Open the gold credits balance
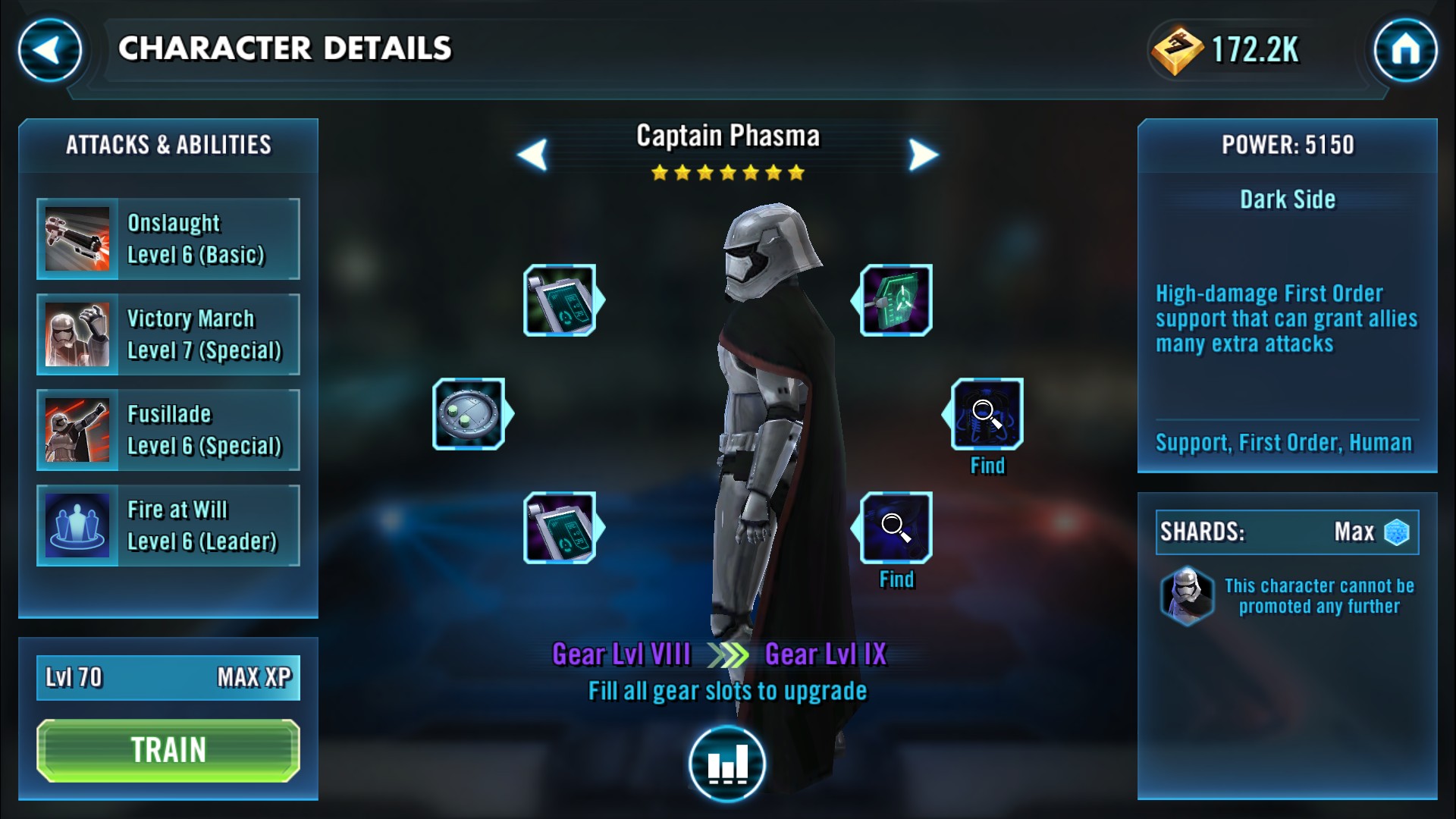The image size is (1456, 819). 1228,50
